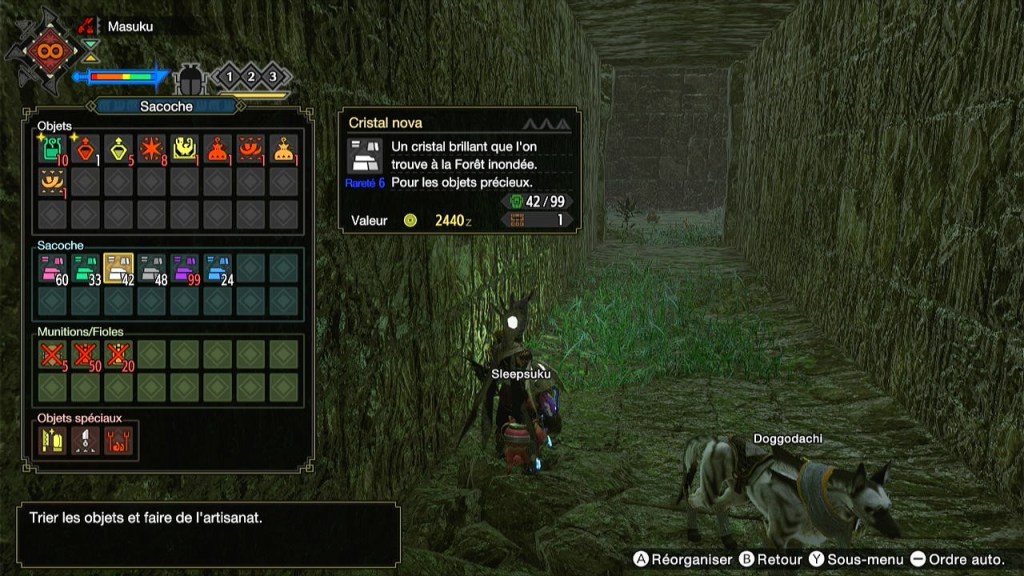
Task: Select the lone orange item in second Objets row
Action: [52, 183]
